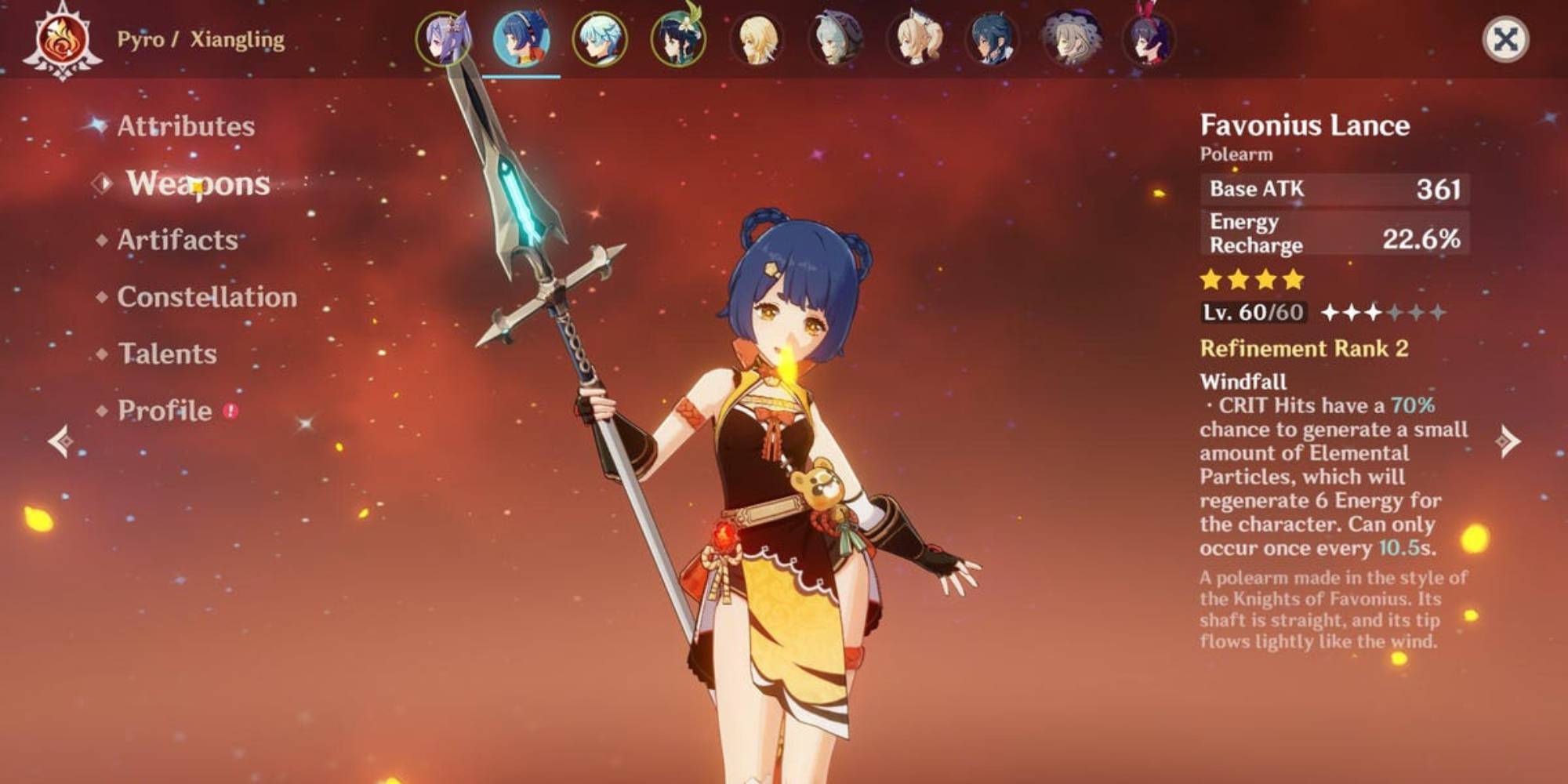Viewport: 1568px width, 784px height.
Task: Select Lisa's portrait with the purple hat
Action: [1071, 38]
